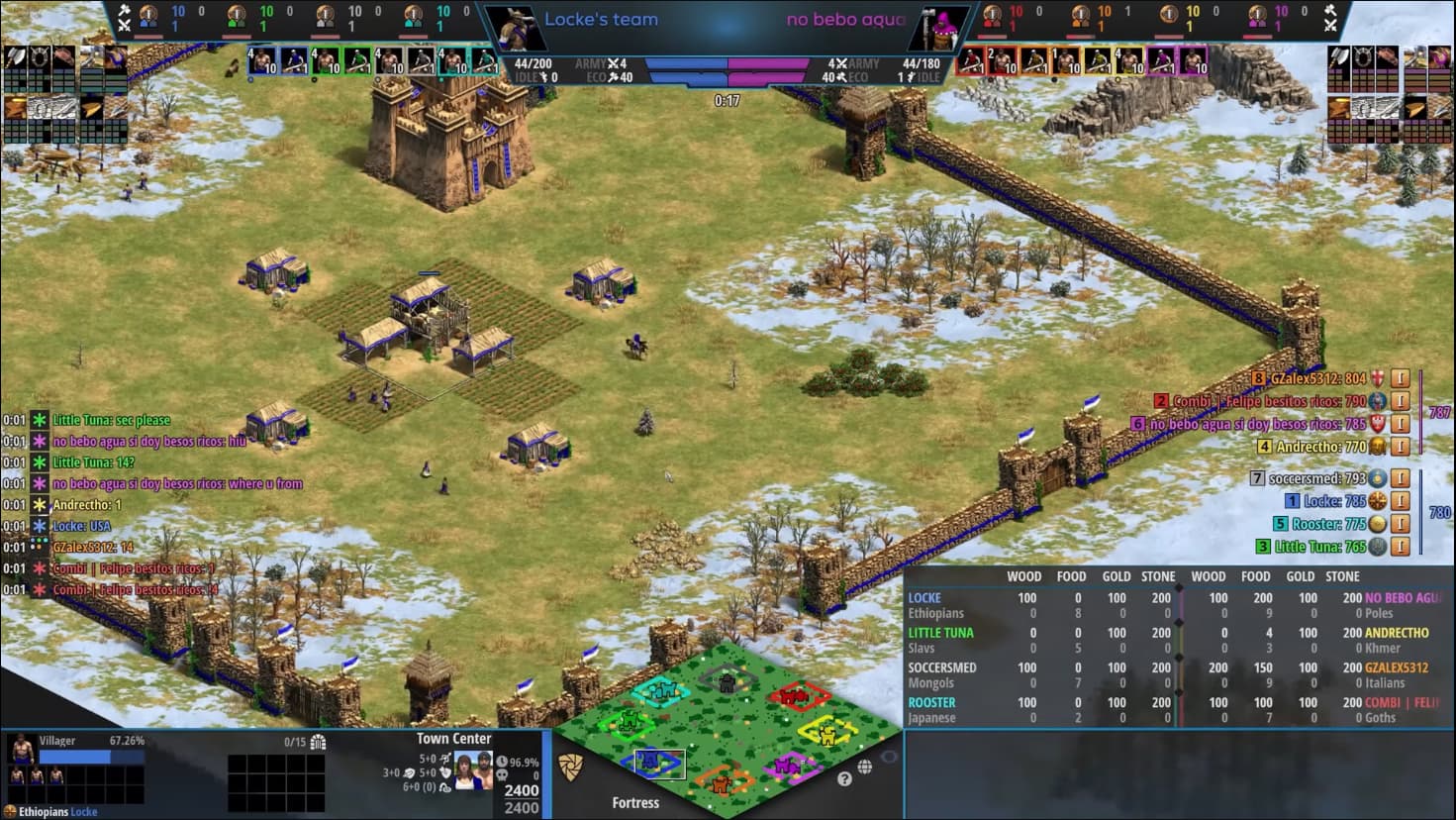Click the globe icon beside the minimap

[x=864, y=767]
